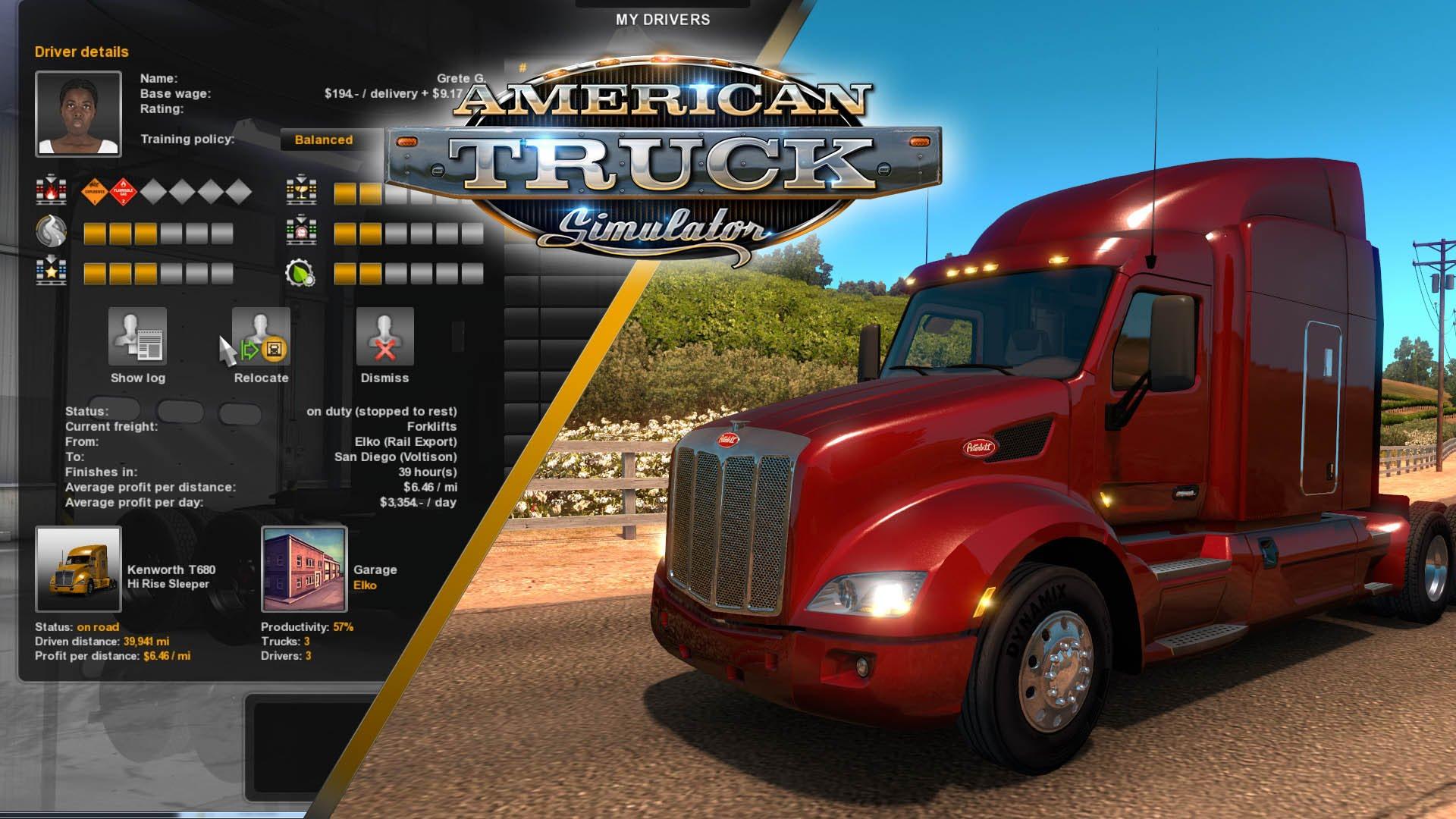Open the Driver details header
Viewport: 1456px width, 819px height.
(83, 52)
